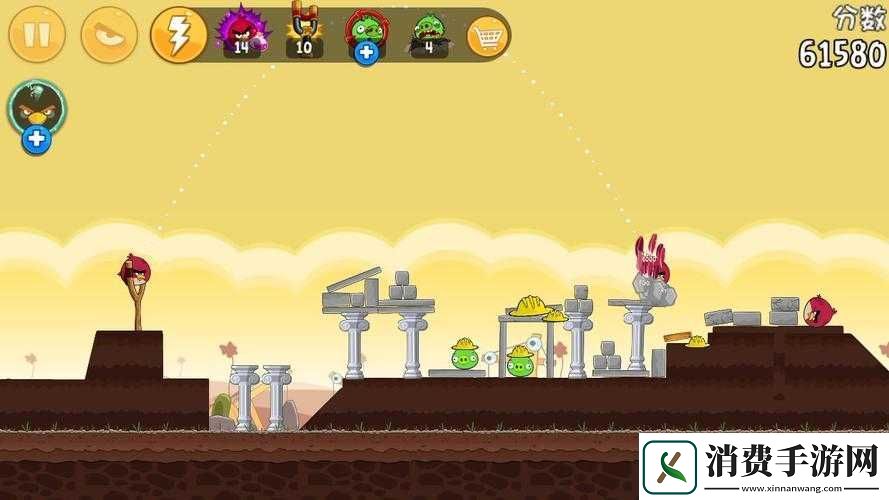Select the King Sling slingshot power-up

[x=305, y=30]
